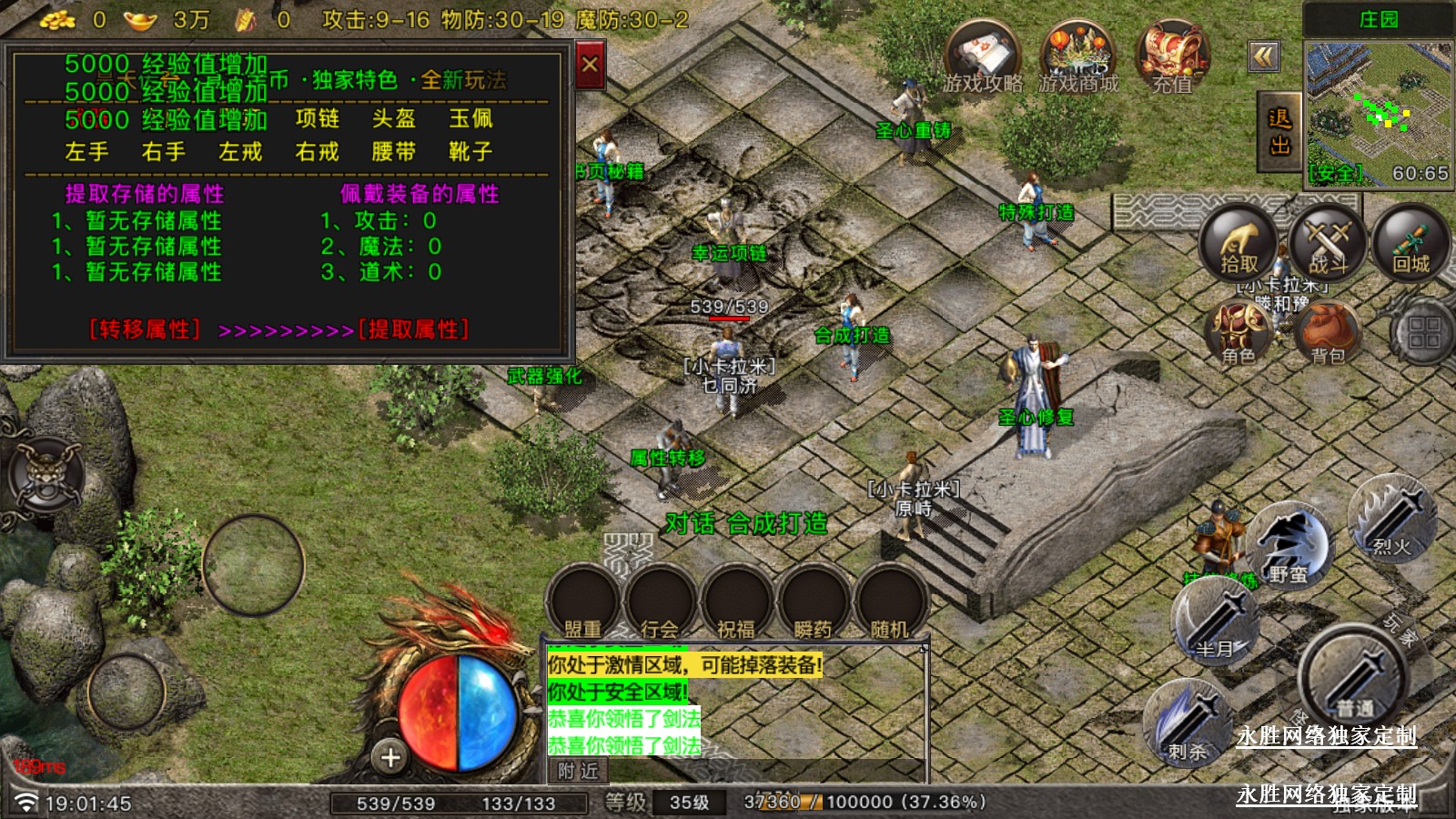Open the 游戏商城 shop
Viewport: 1456px width, 819px height.
tap(1078, 57)
